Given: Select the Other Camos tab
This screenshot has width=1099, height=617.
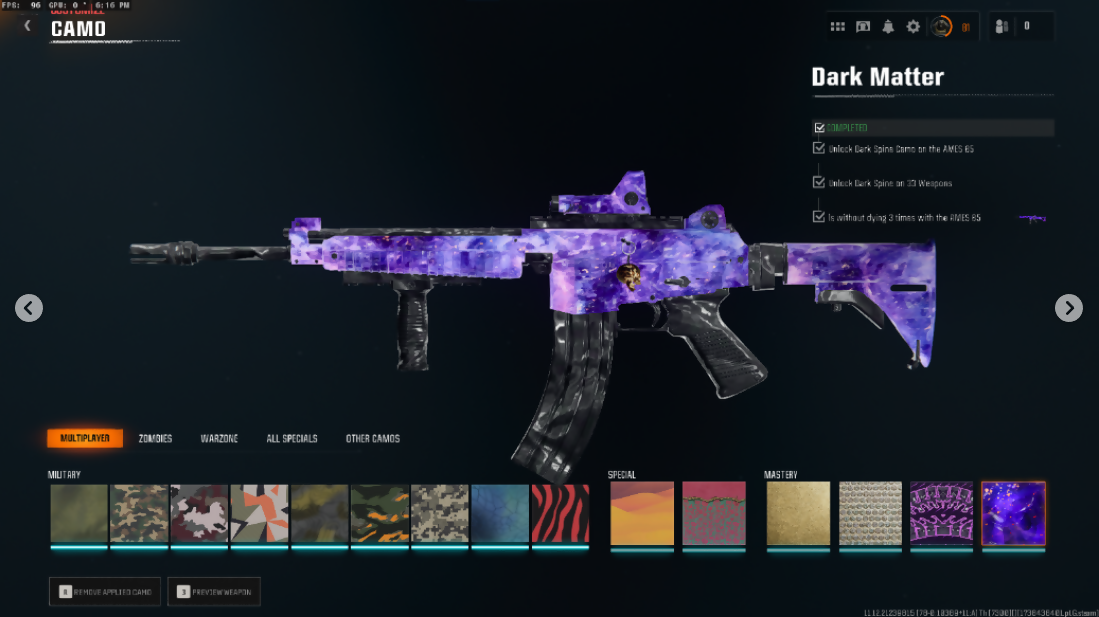Looking at the screenshot, I should 372,439.
